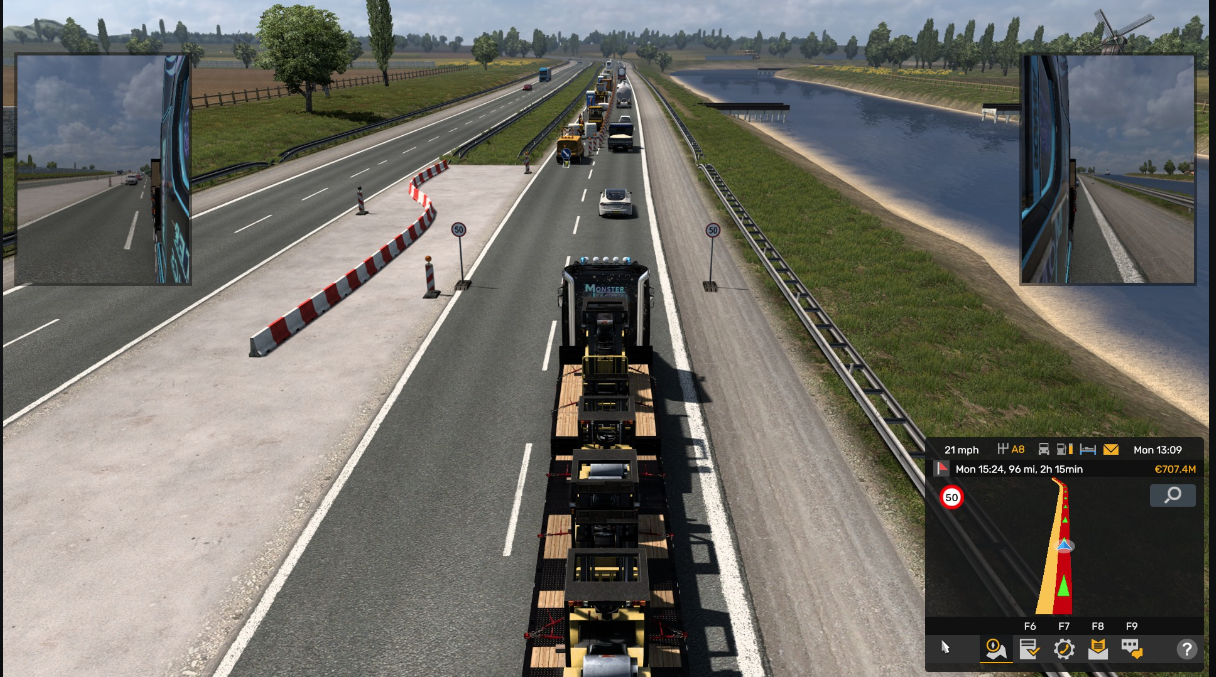The height and width of the screenshot is (677, 1216).
Task: Click the fuel pump gauge icon
Action: click(1066, 450)
